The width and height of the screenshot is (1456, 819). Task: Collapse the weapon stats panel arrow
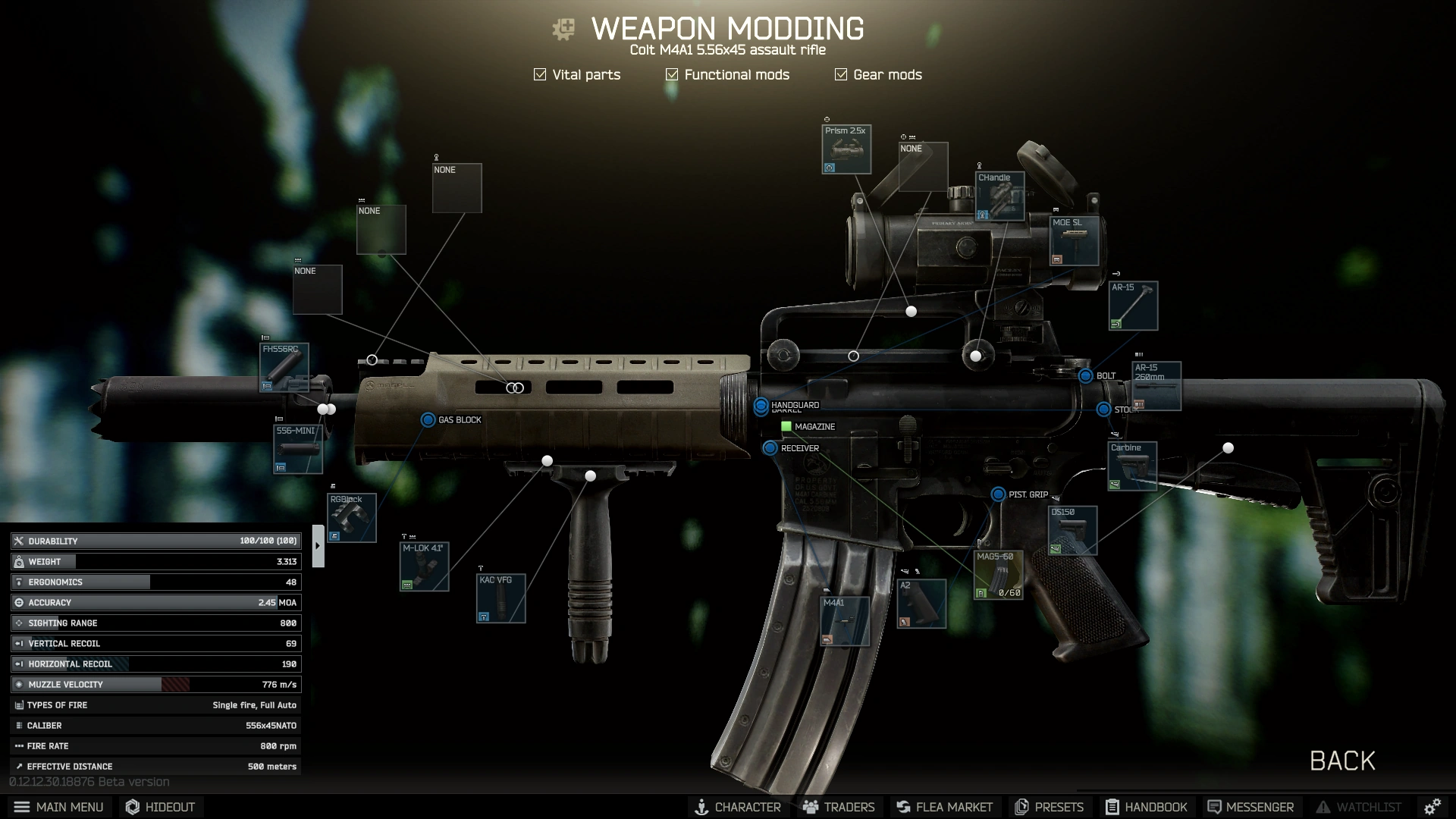click(x=318, y=545)
